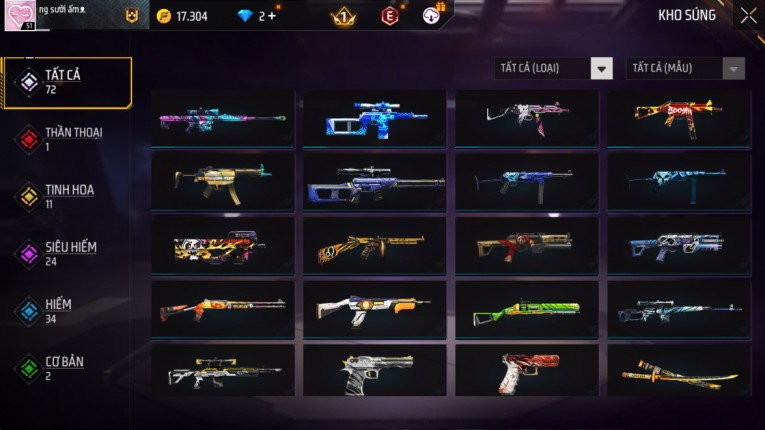
Task: Show the Siêu Hiếm weapon skins
Action: pyautogui.click(x=68, y=253)
